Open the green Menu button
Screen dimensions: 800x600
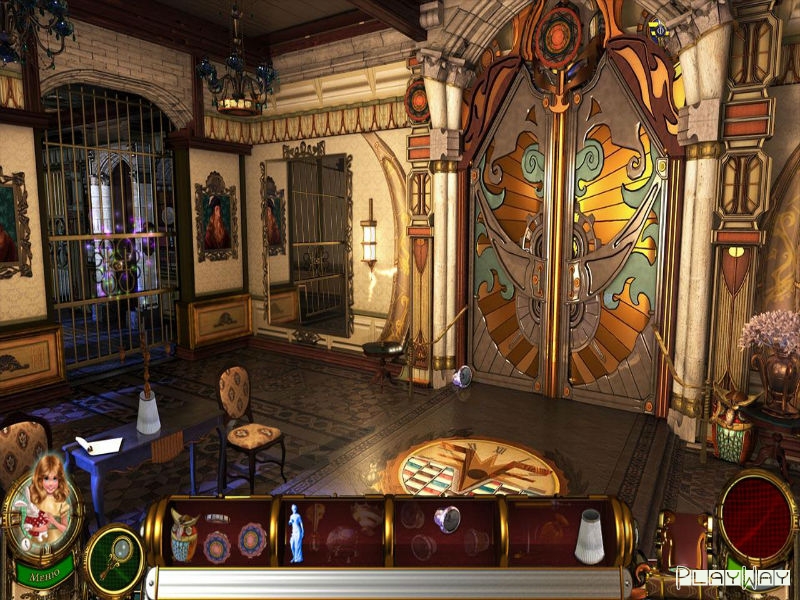(44, 575)
